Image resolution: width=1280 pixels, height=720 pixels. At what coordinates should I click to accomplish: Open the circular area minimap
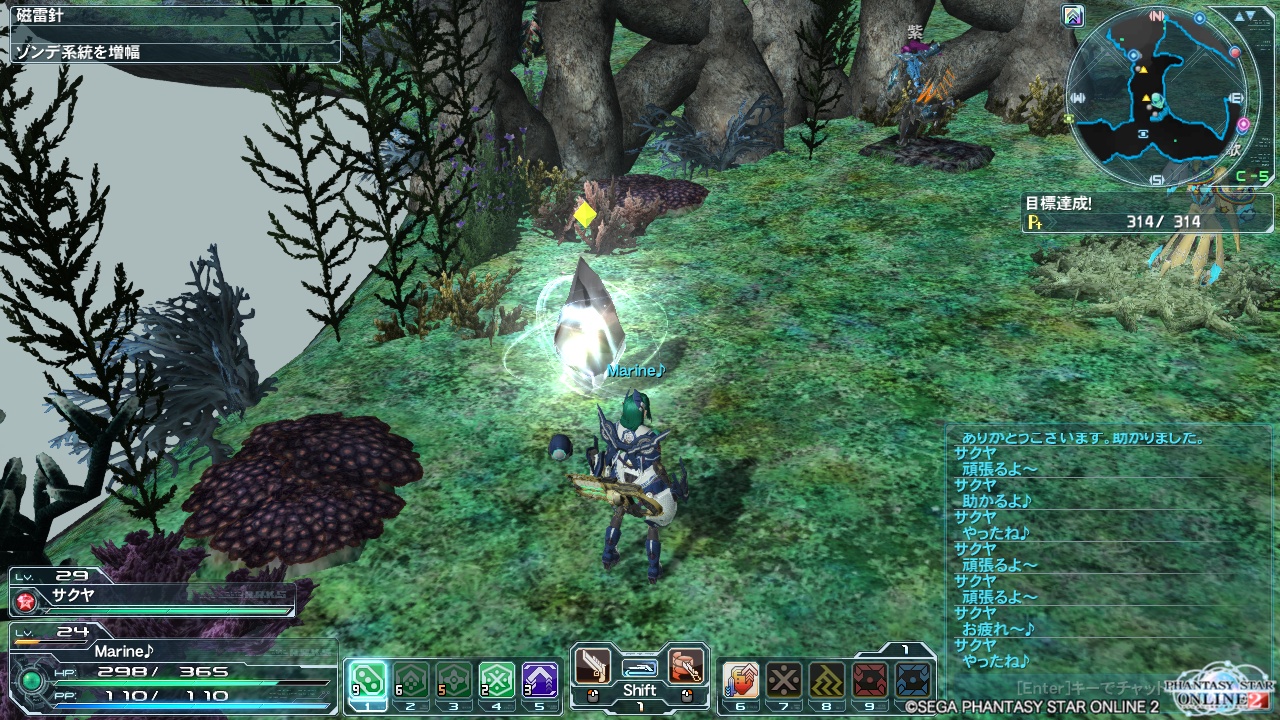1160,96
